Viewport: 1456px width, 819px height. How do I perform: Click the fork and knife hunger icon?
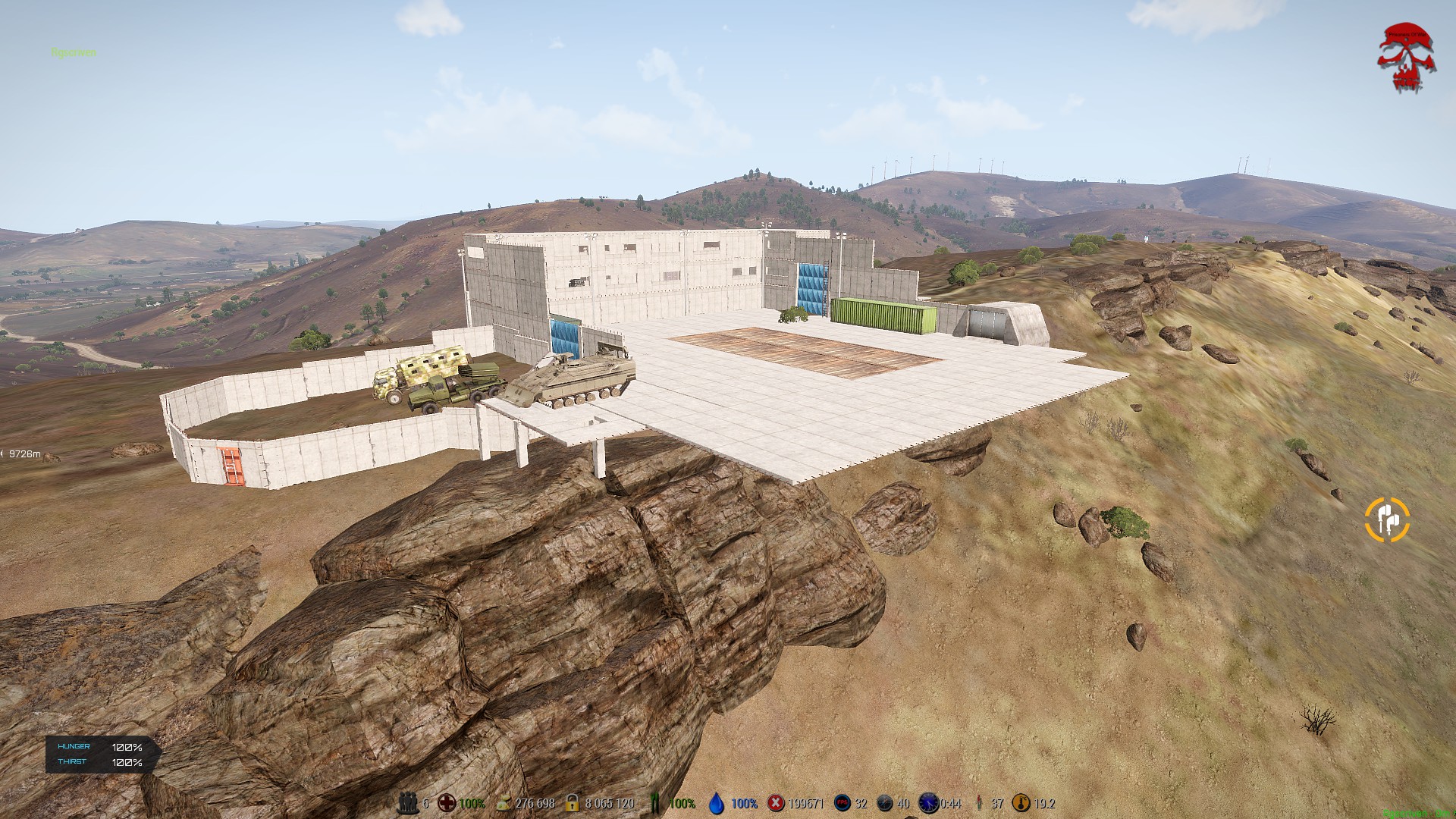click(657, 803)
